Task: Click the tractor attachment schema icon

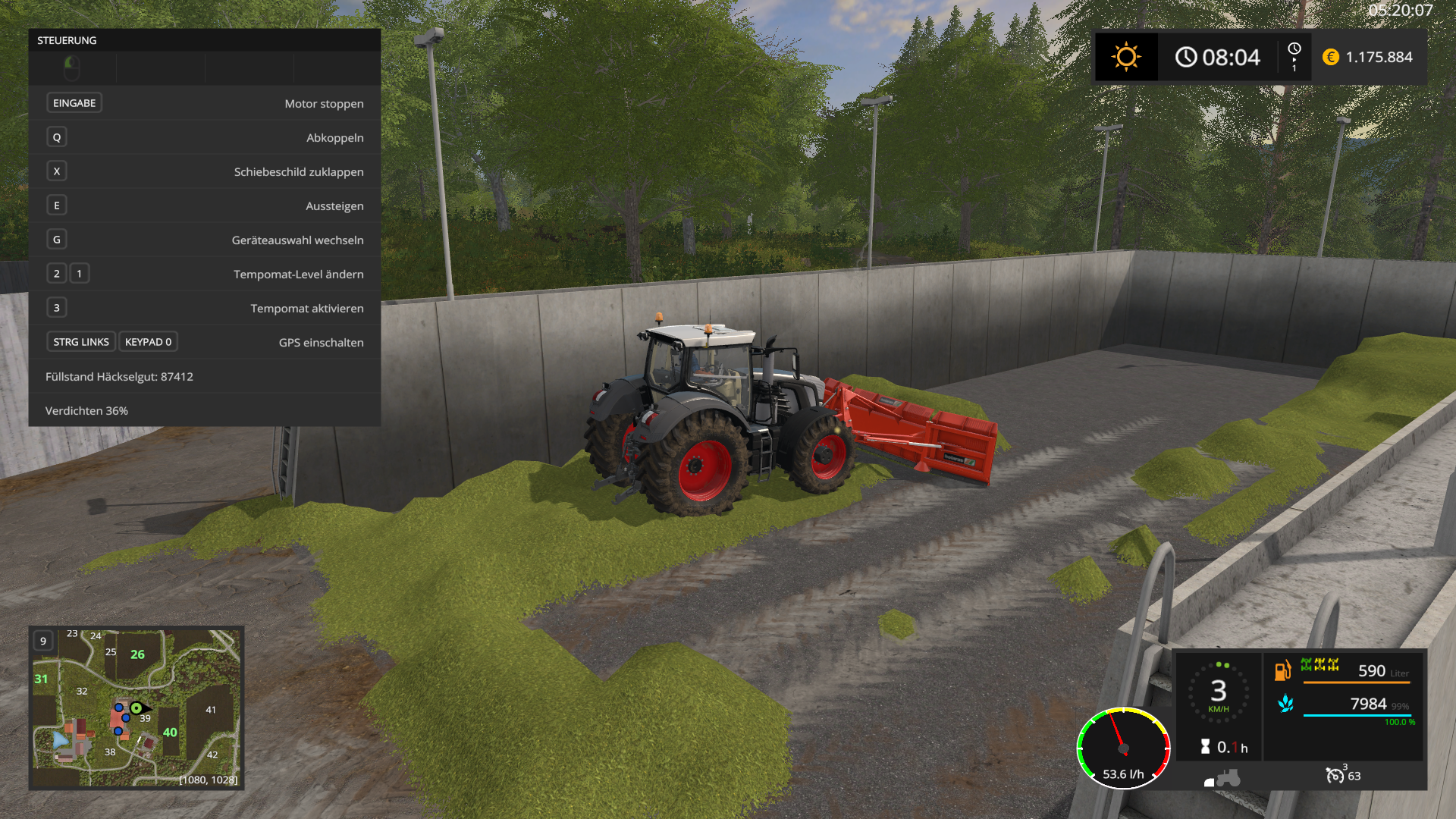Action: click(1222, 779)
